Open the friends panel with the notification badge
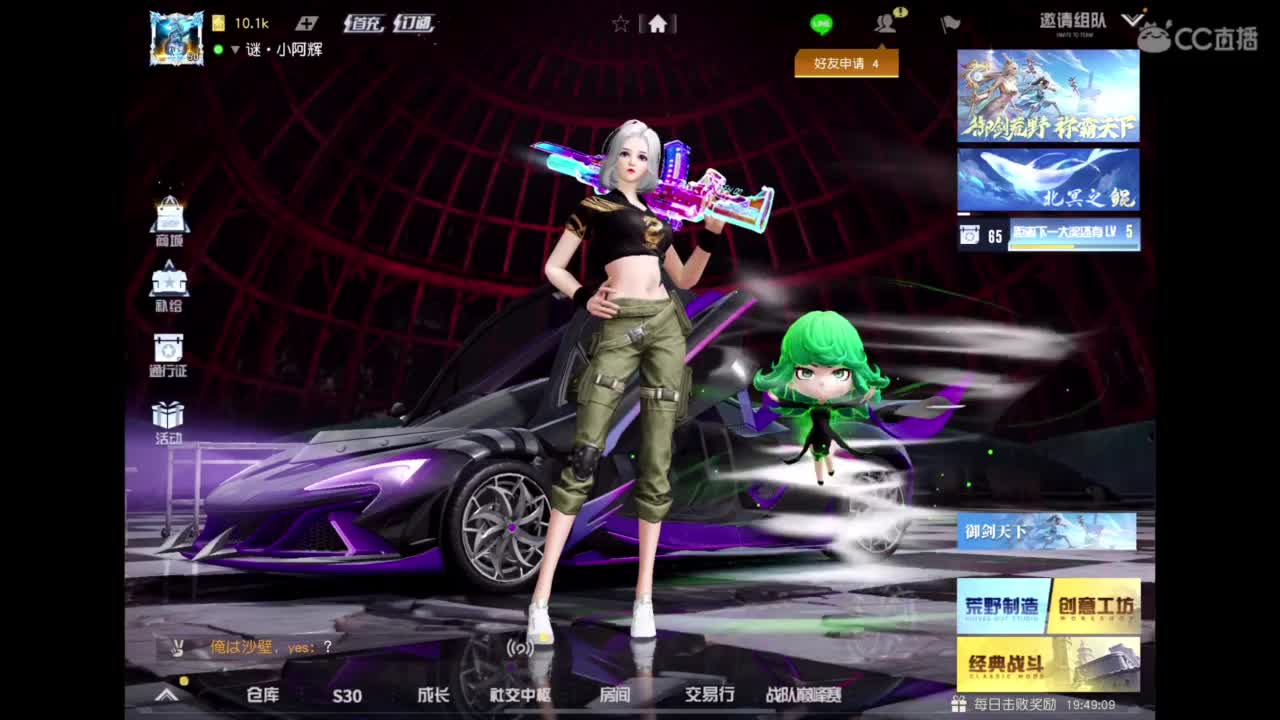This screenshot has height=720, width=1280. pyautogui.click(x=884, y=22)
